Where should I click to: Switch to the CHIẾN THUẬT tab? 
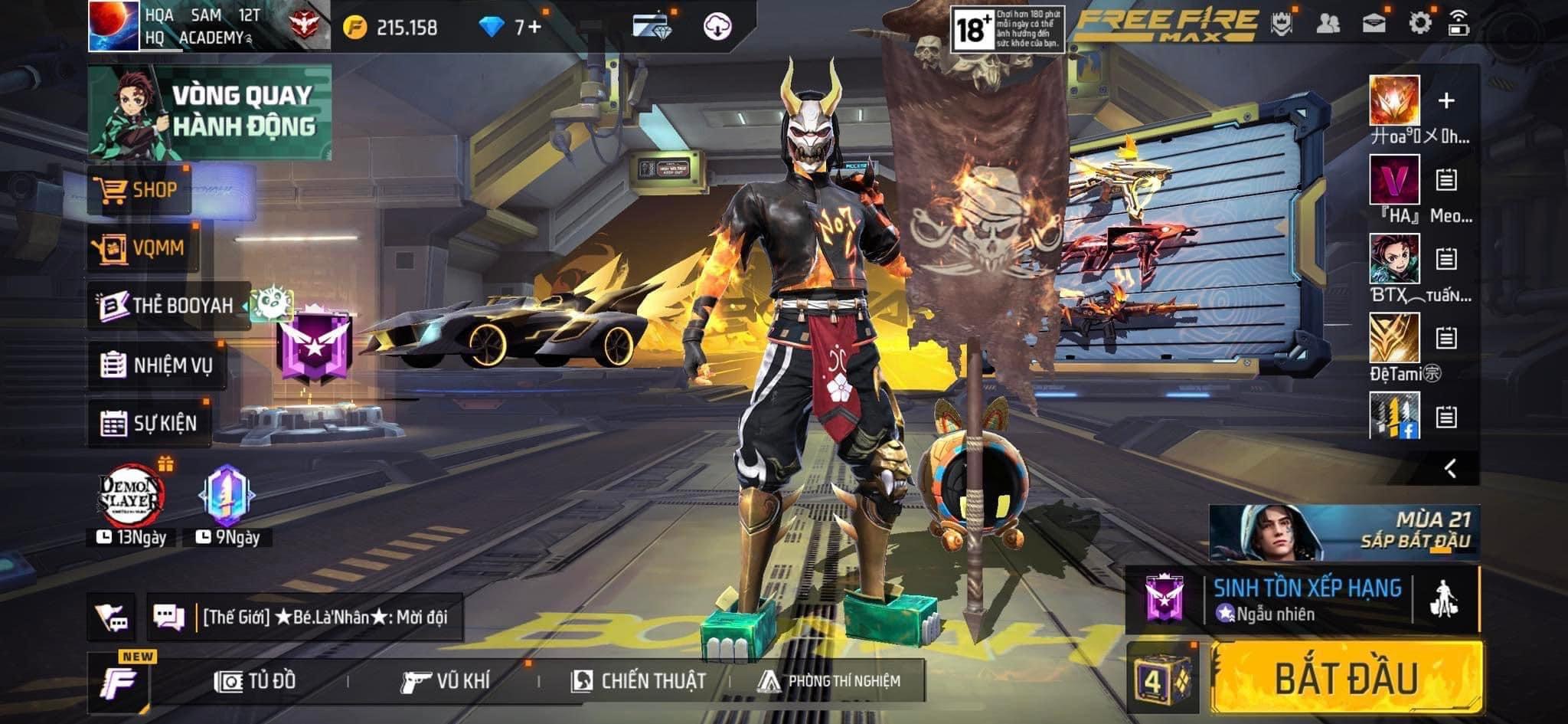[639, 681]
